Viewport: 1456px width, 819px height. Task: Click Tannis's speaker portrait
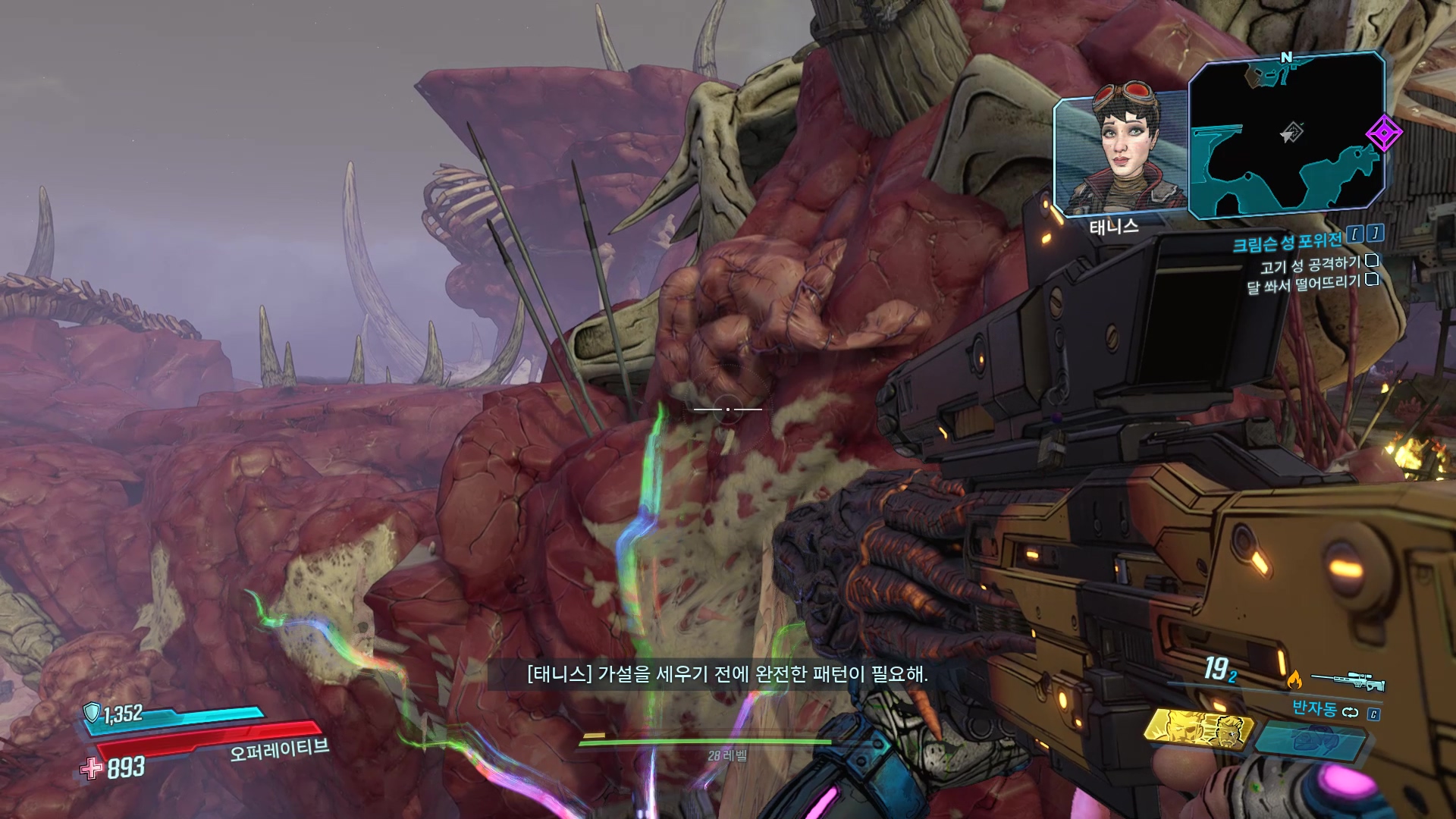coord(1119,154)
